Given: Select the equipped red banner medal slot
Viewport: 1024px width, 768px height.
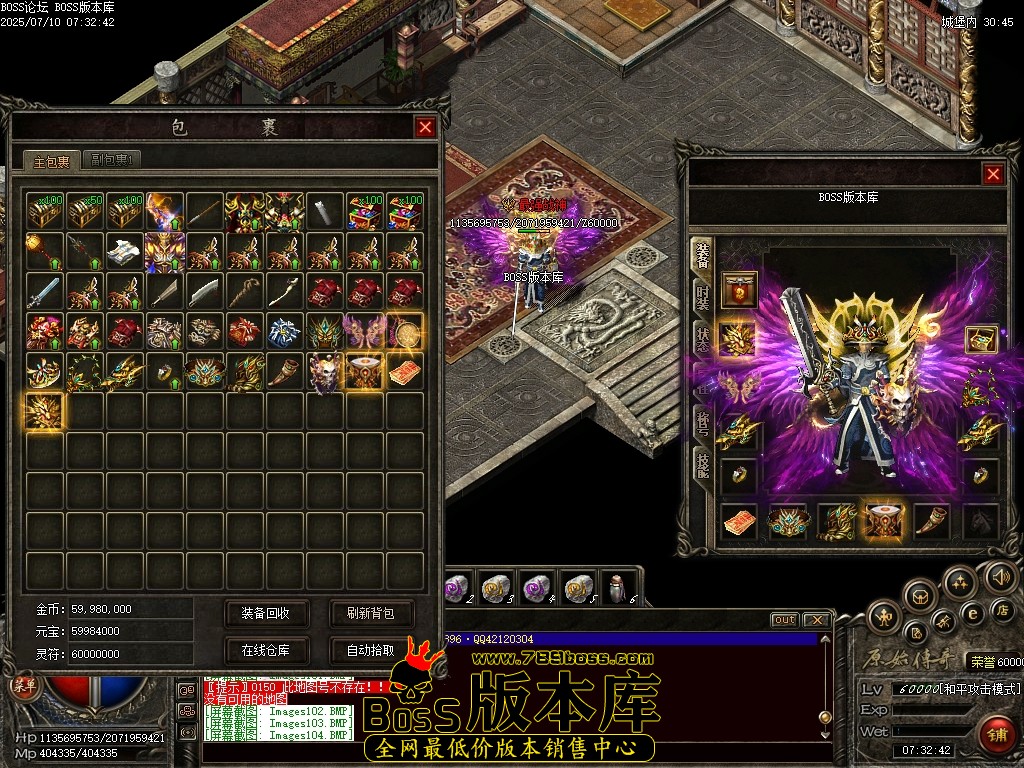Looking at the screenshot, I should (739, 290).
